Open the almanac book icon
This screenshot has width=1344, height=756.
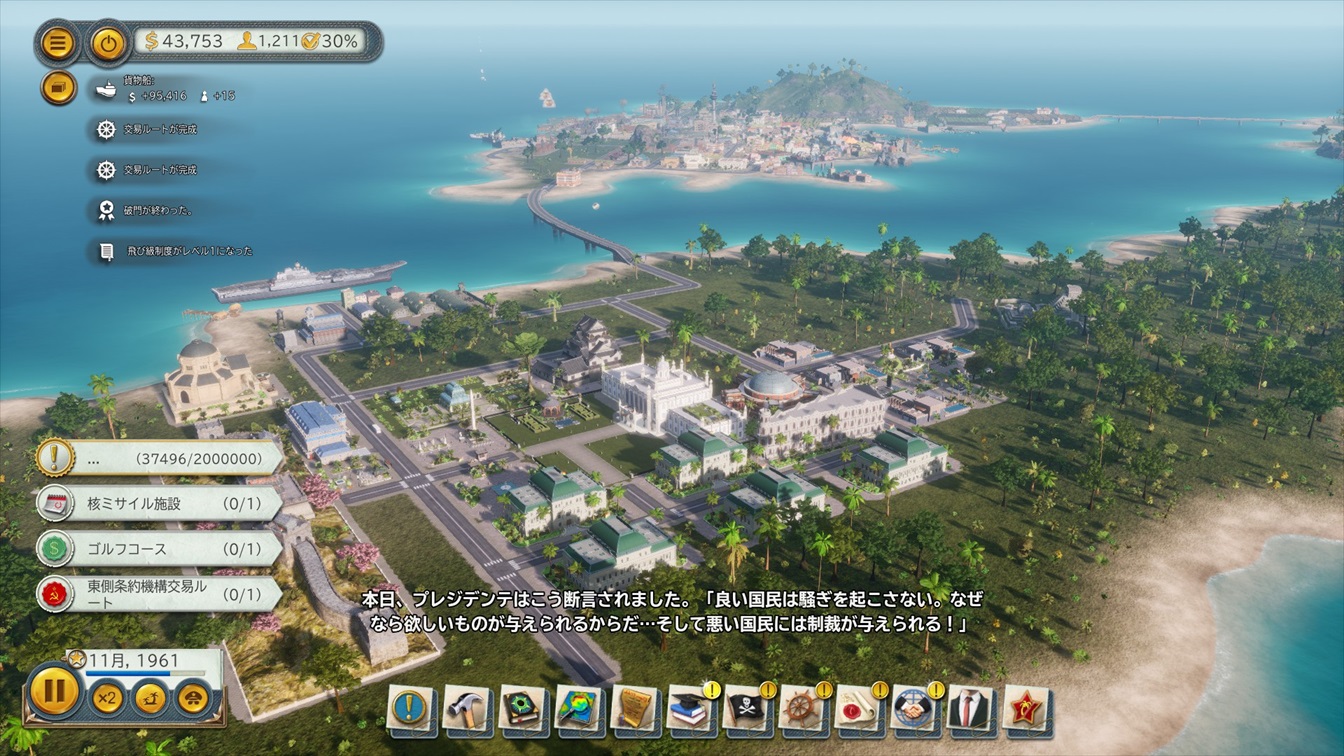point(521,708)
